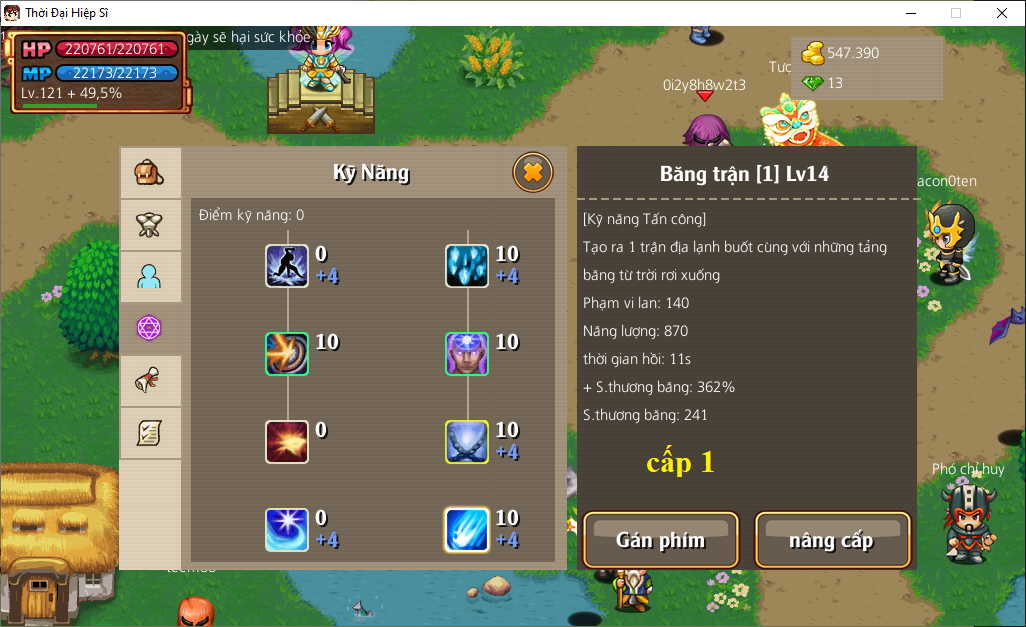The image size is (1026, 627).
Task: Close the game window
Action: pyautogui.click(x=1001, y=13)
